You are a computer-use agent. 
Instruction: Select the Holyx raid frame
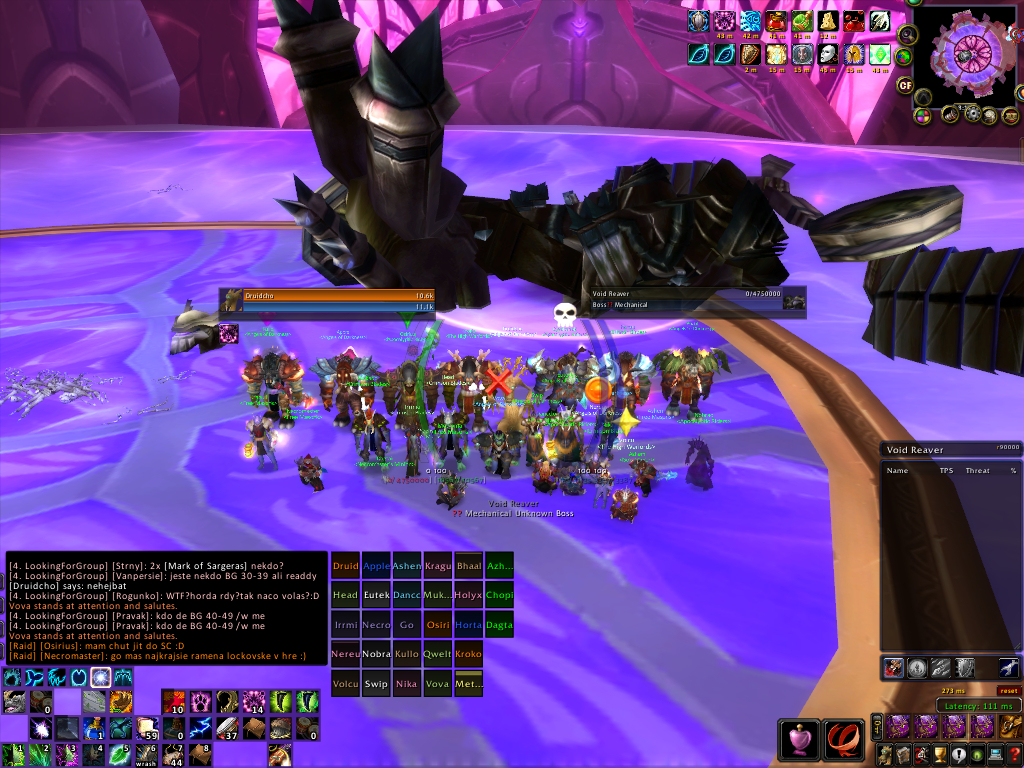tap(468, 594)
